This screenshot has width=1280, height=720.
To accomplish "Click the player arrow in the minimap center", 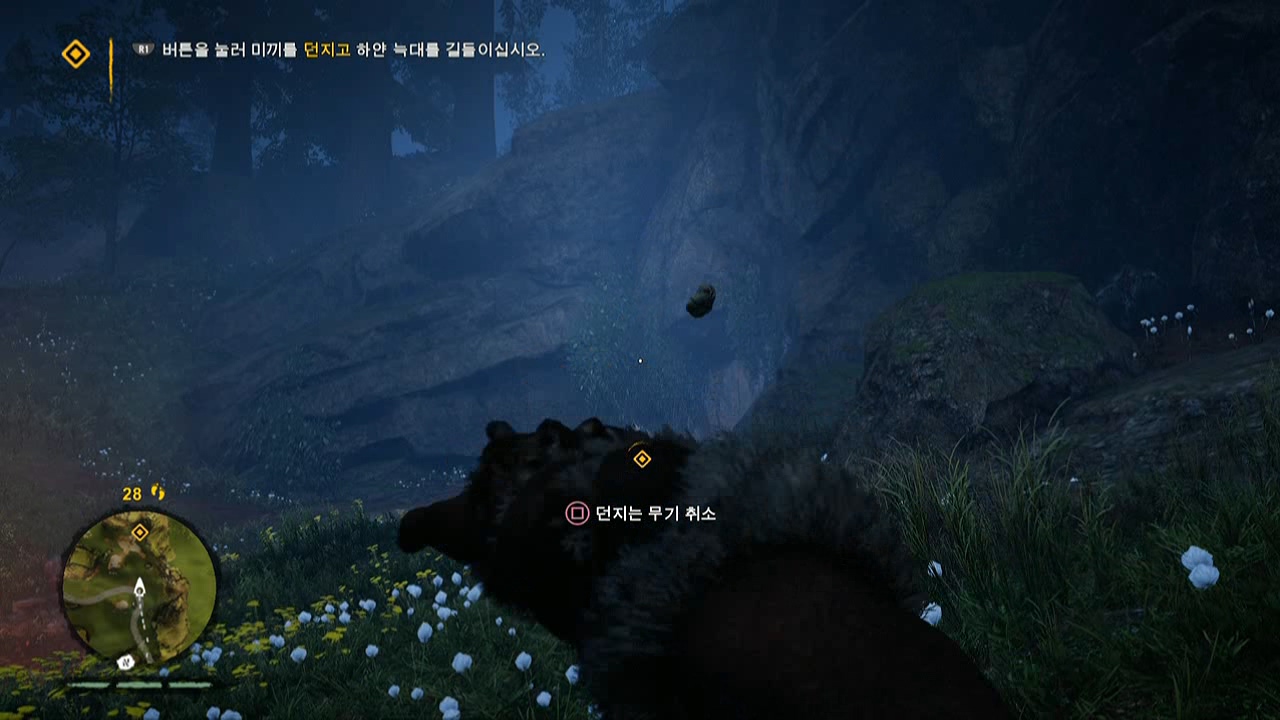I will point(138,590).
